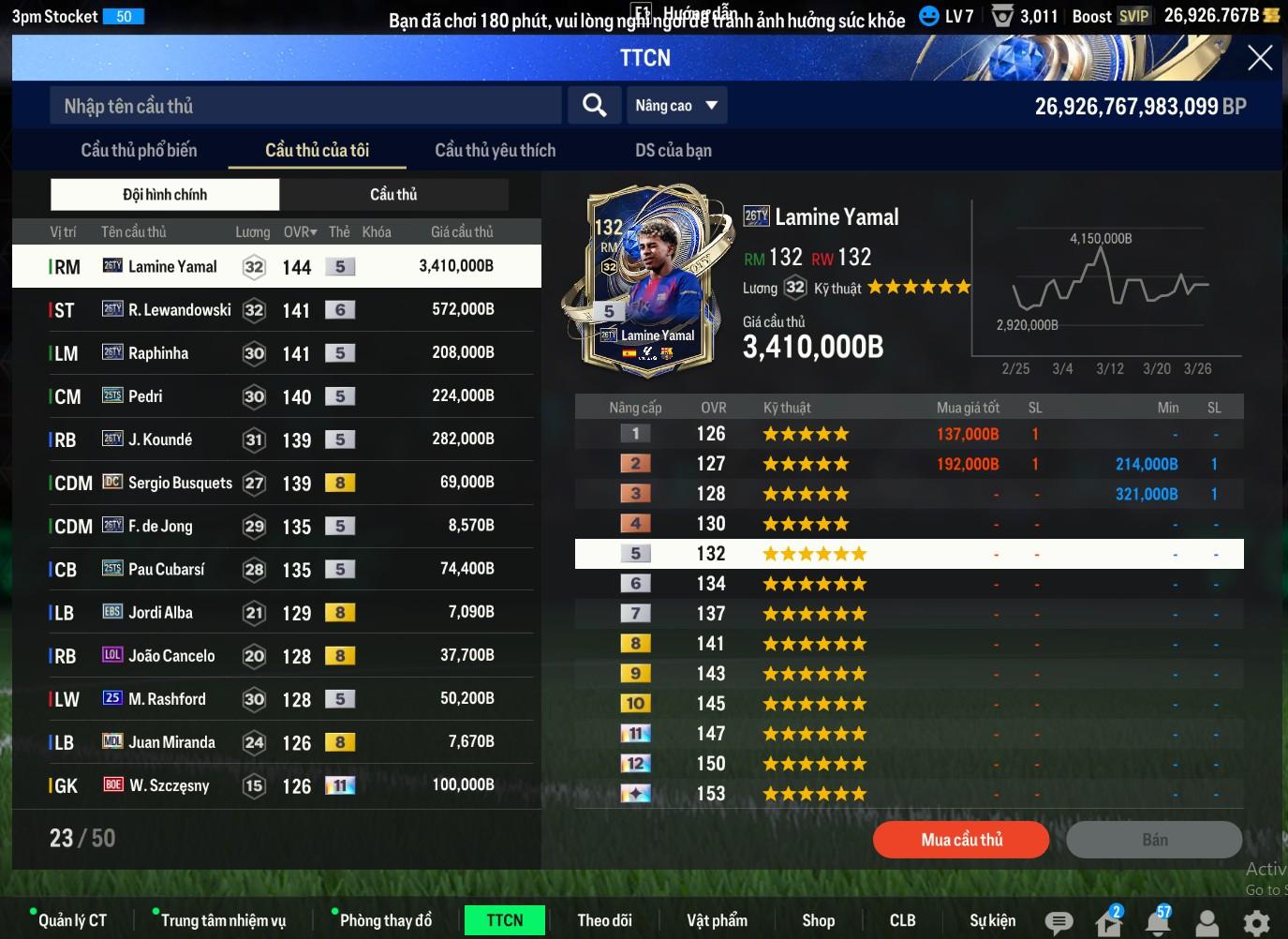Switch to the Cầu thủ phổ biến tab
1288x939 pixels.
coord(139,150)
